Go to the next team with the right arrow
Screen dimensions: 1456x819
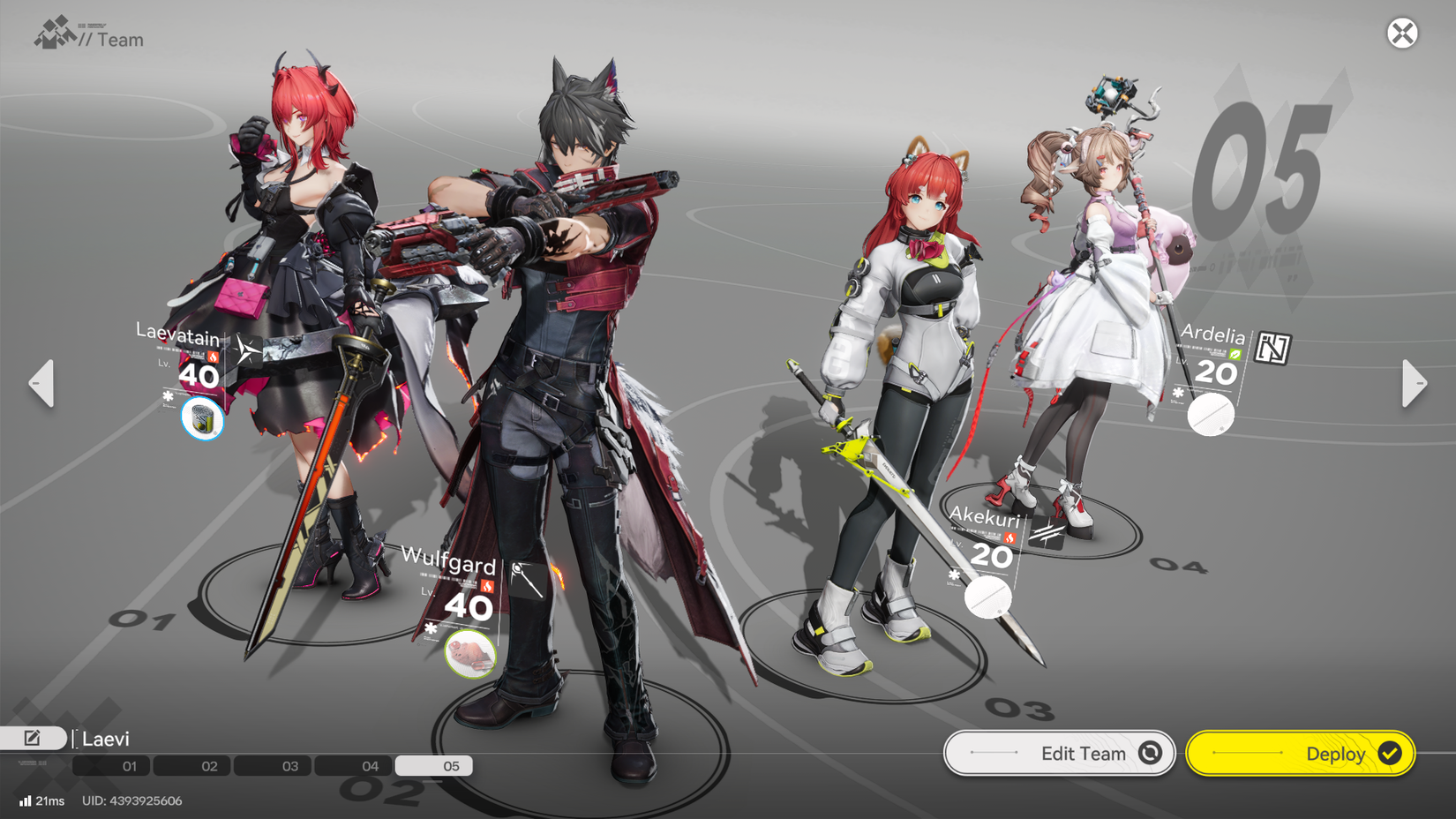coord(1414,383)
